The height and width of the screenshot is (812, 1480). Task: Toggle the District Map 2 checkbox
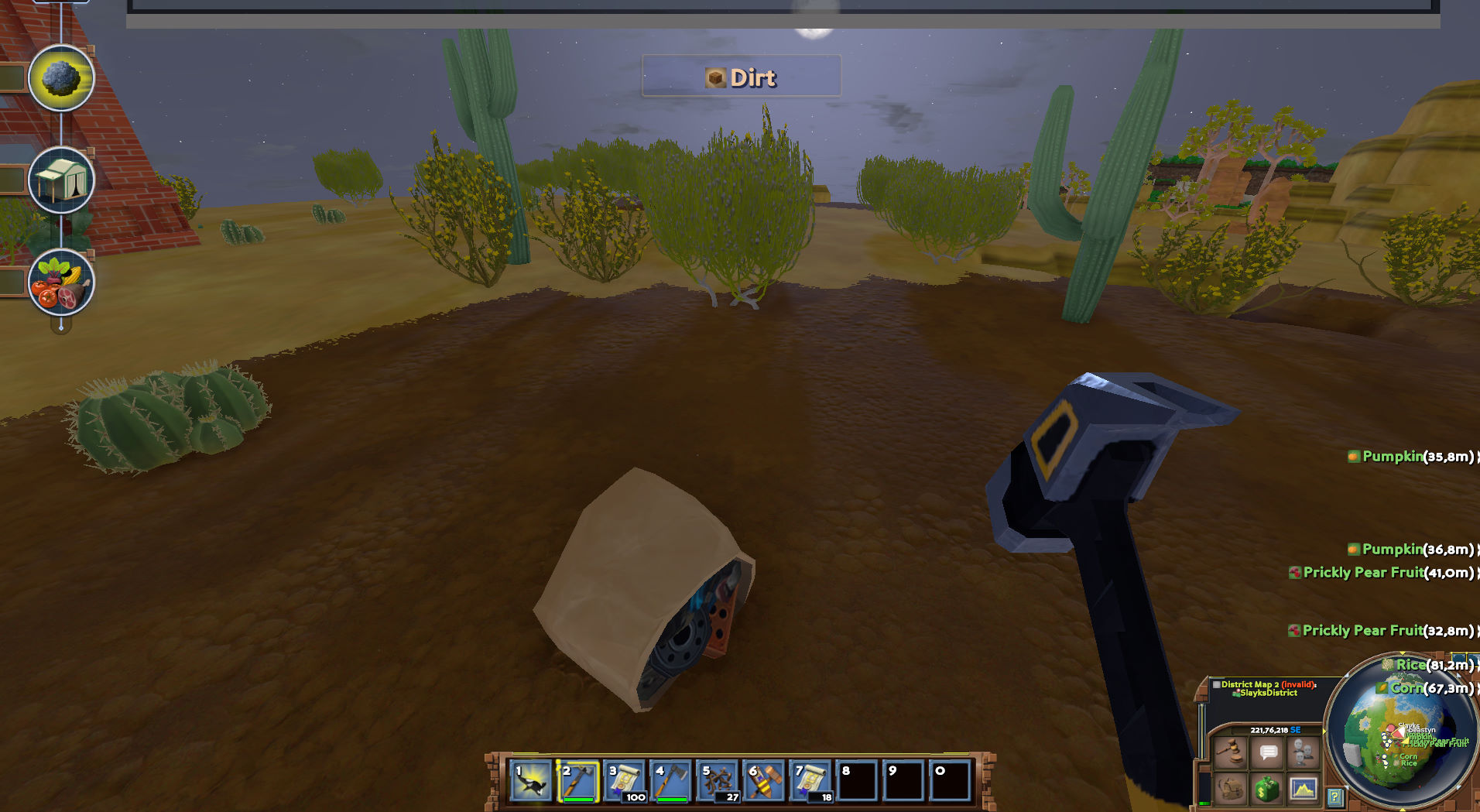pos(1216,685)
